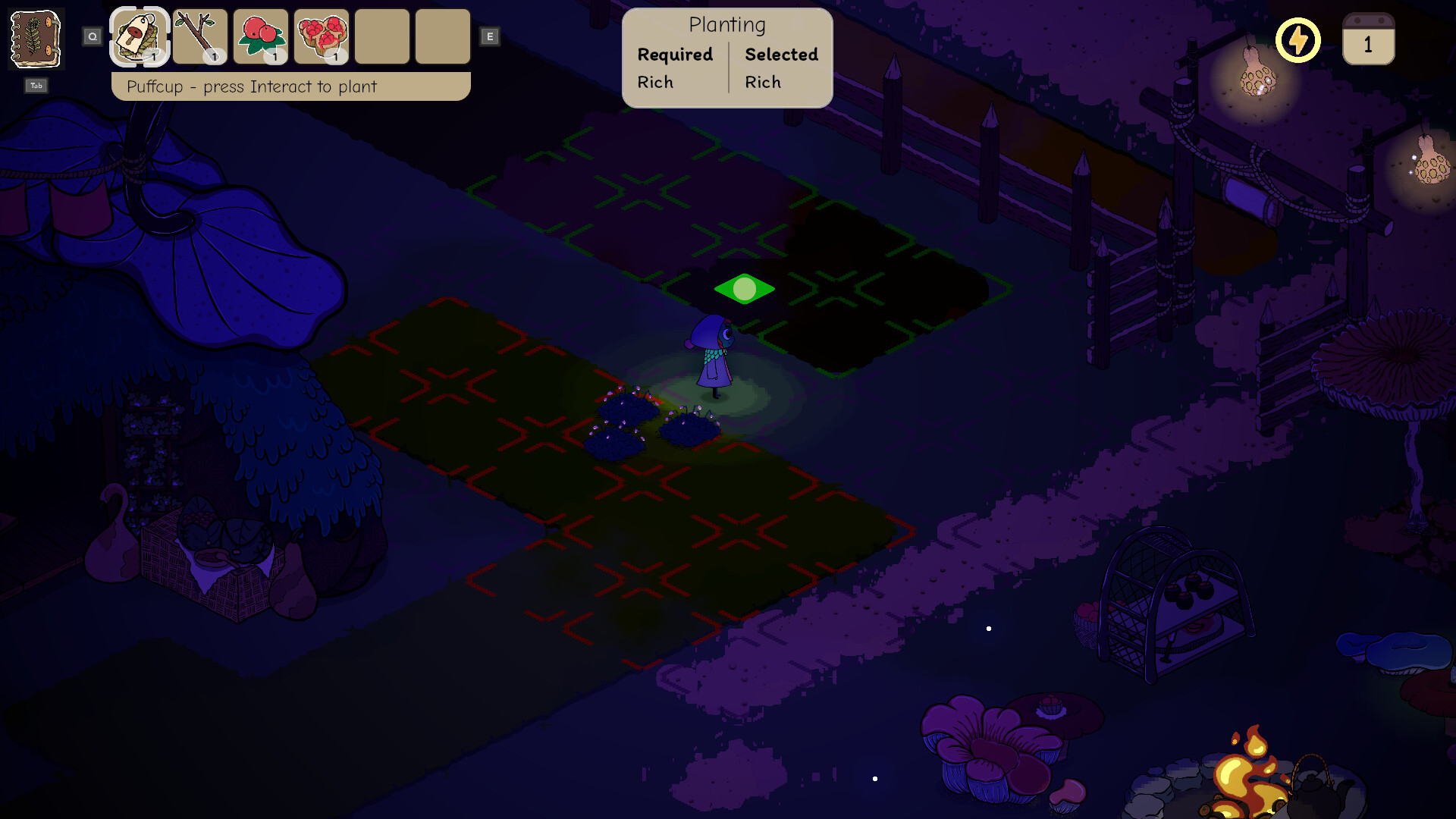Click the Puffcup interact tooltip bar

[290, 86]
